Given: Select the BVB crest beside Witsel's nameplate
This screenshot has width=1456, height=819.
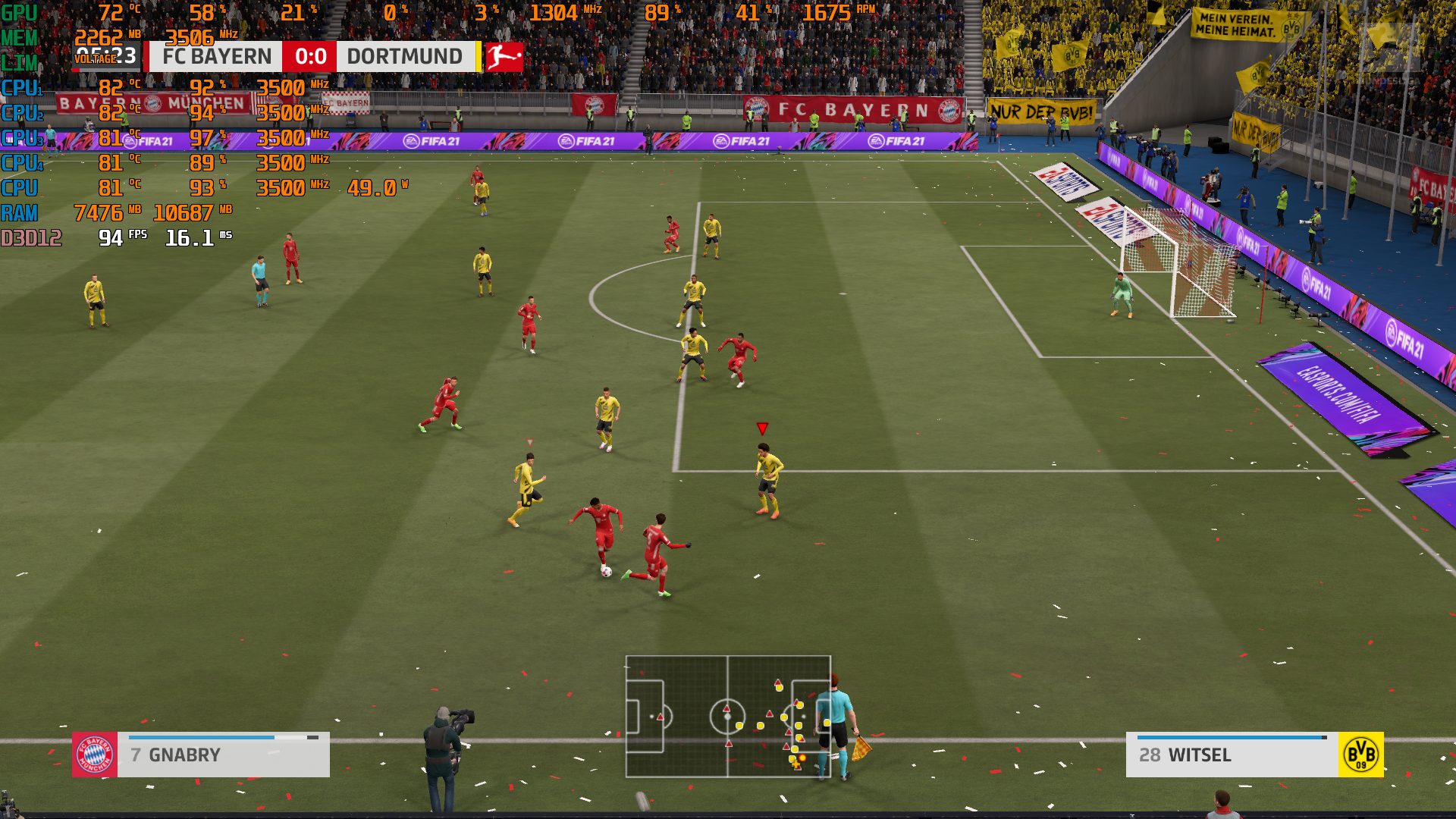Looking at the screenshot, I should tap(1361, 755).
